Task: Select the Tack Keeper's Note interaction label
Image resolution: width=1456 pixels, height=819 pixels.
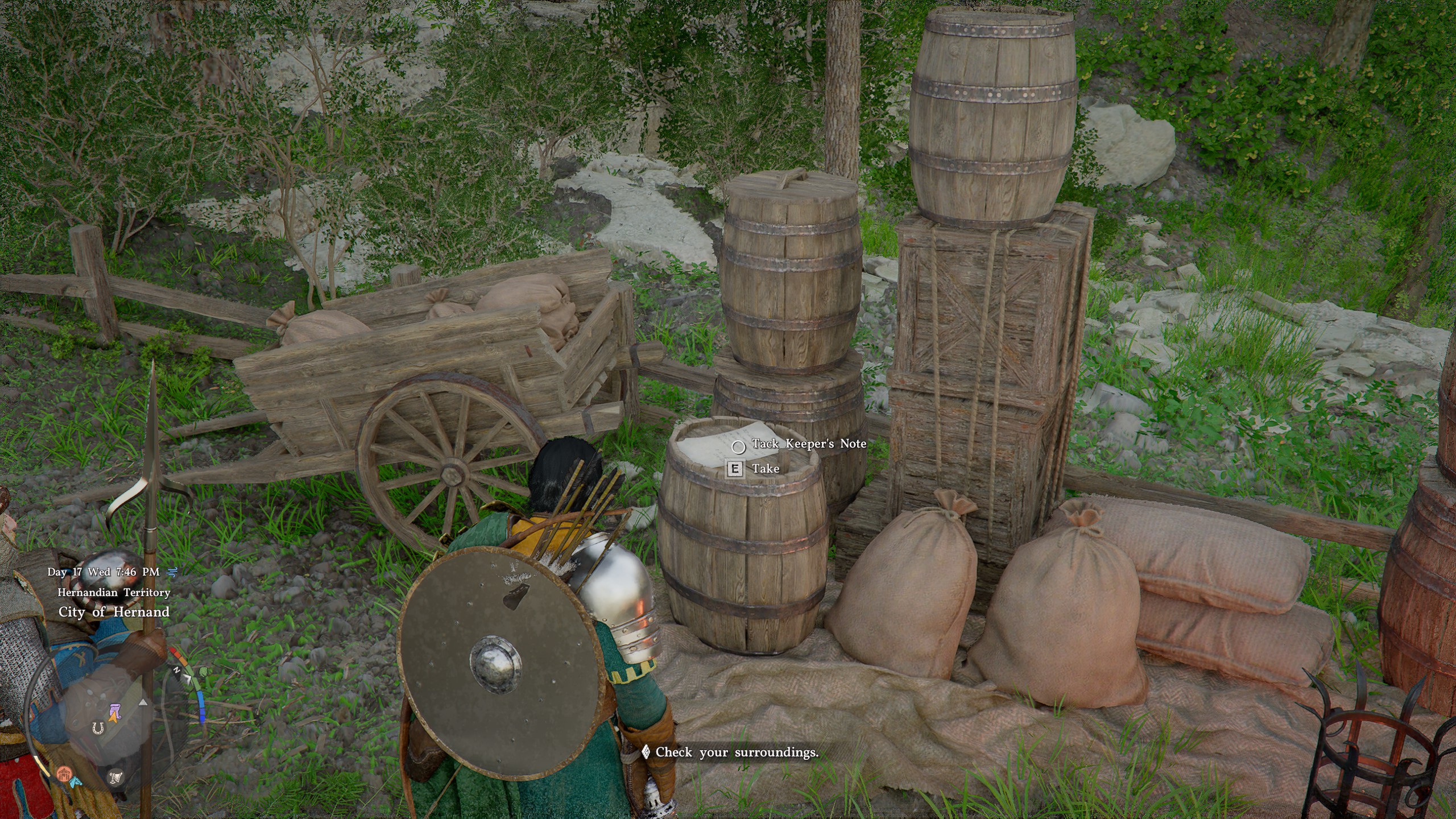Action: point(809,444)
